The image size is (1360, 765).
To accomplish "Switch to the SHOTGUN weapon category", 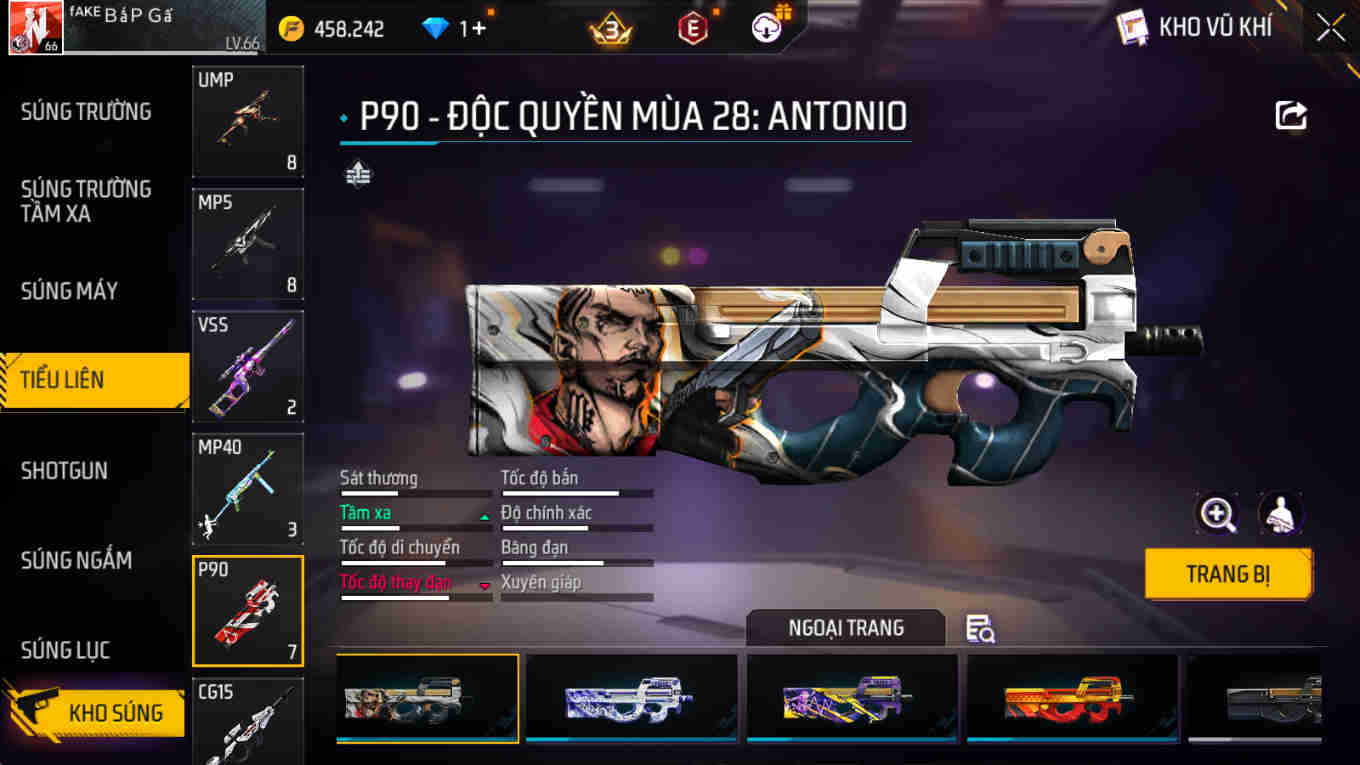I will 64,470.
